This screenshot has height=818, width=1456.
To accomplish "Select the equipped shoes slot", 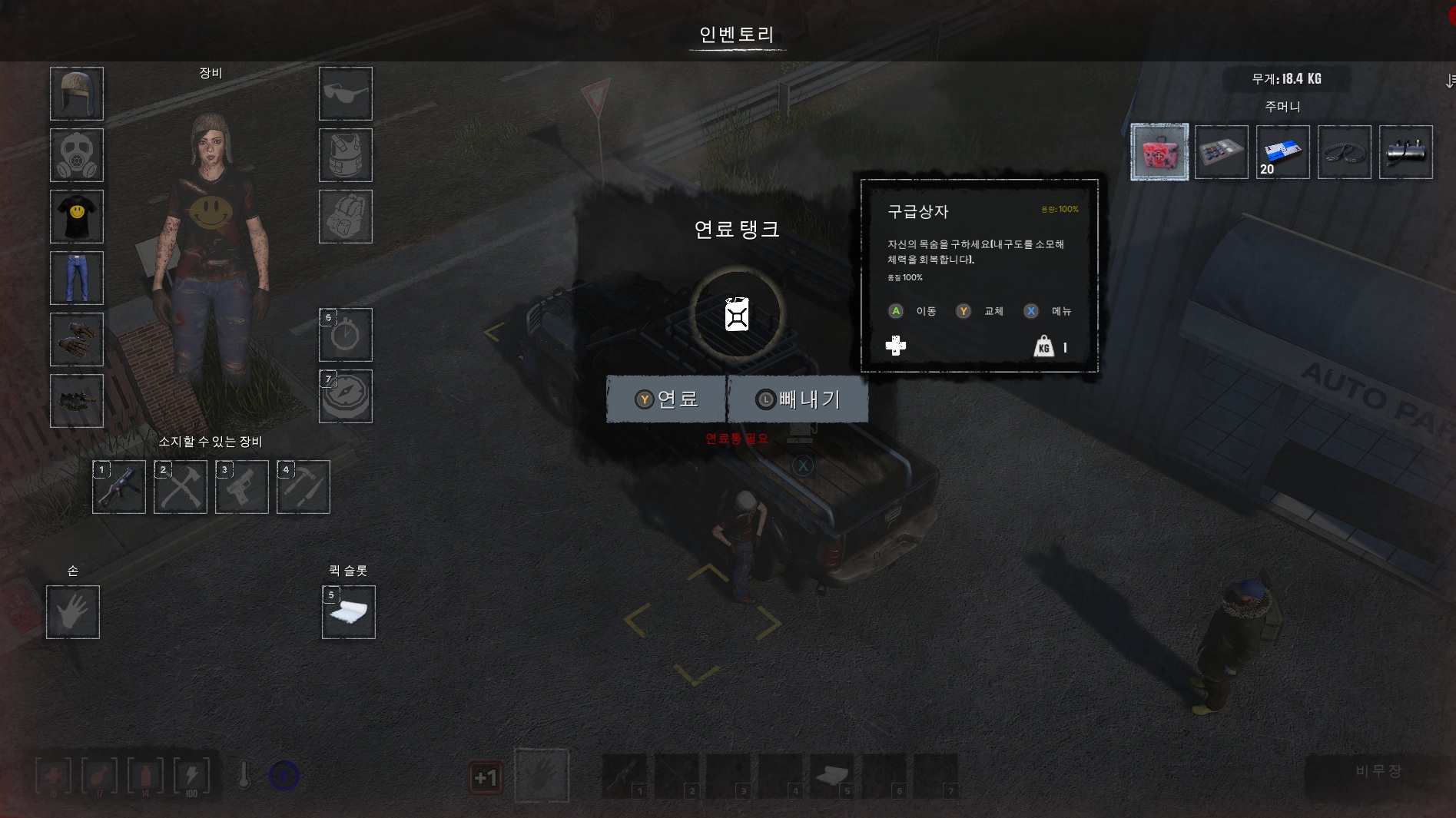I will [x=77, y=401].
